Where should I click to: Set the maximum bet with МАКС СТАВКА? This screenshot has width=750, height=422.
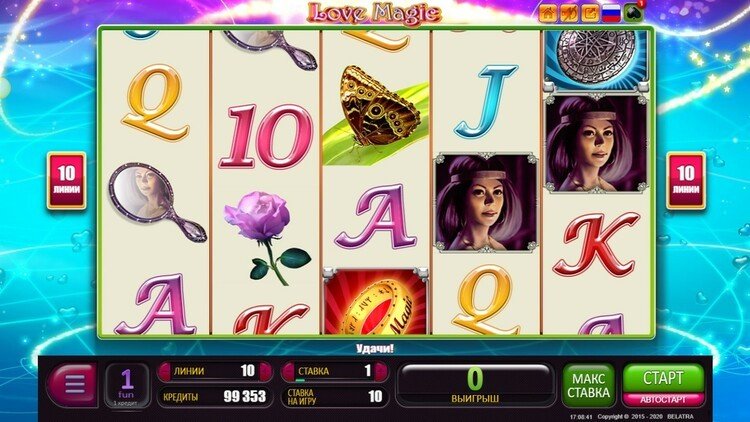click(588, 385)
